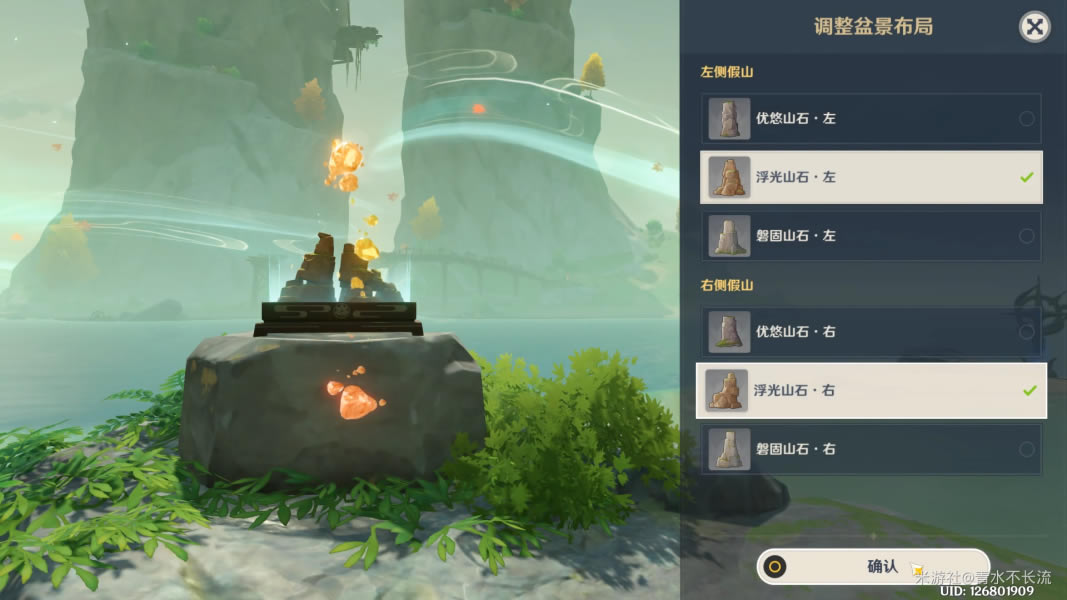
Task: Pick 磐固山石·左 for left rockery
Action: click(x=871, y=236)
